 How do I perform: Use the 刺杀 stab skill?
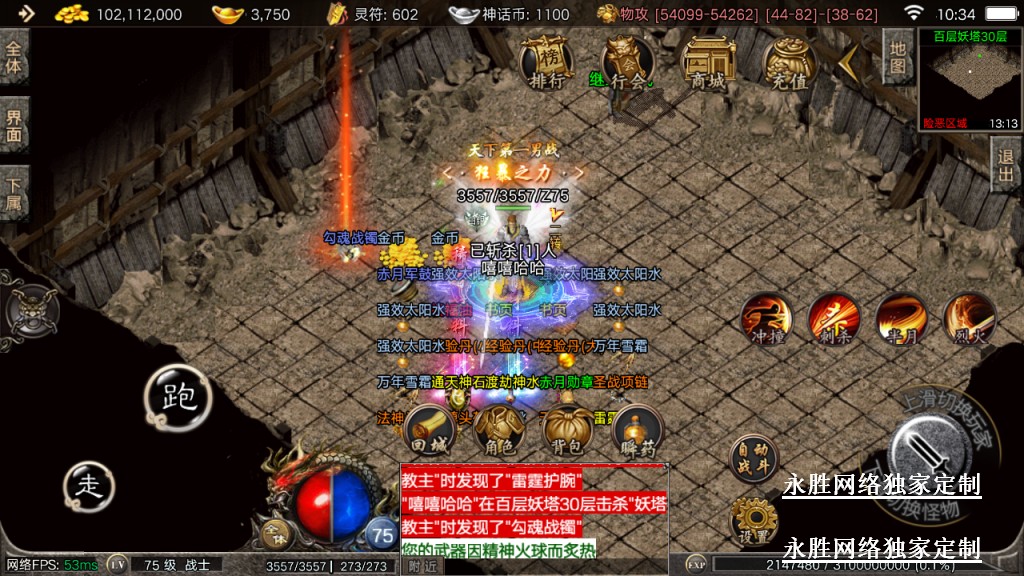(x=833, y=319)
